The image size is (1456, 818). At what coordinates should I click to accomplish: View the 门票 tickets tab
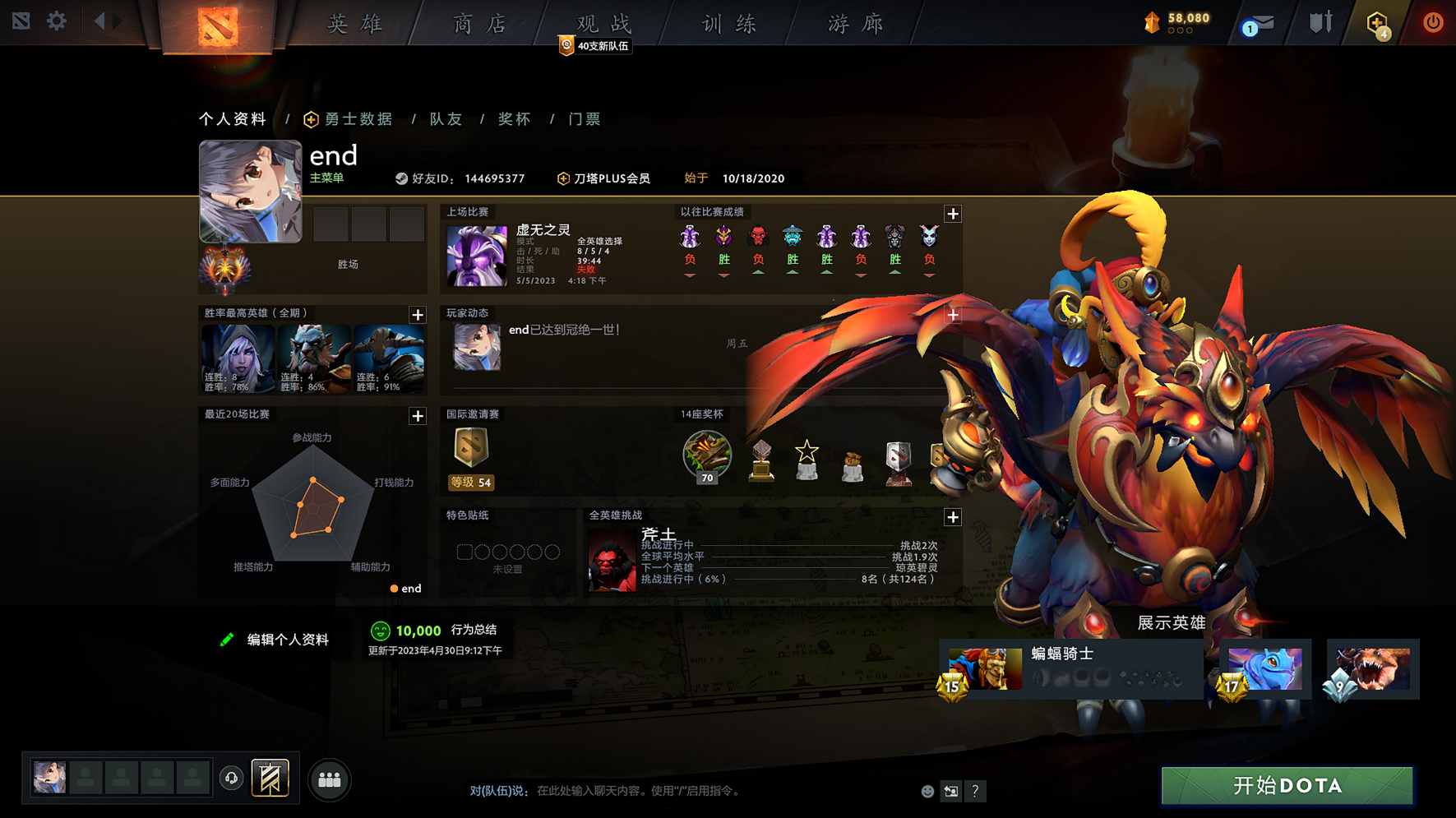585,119
